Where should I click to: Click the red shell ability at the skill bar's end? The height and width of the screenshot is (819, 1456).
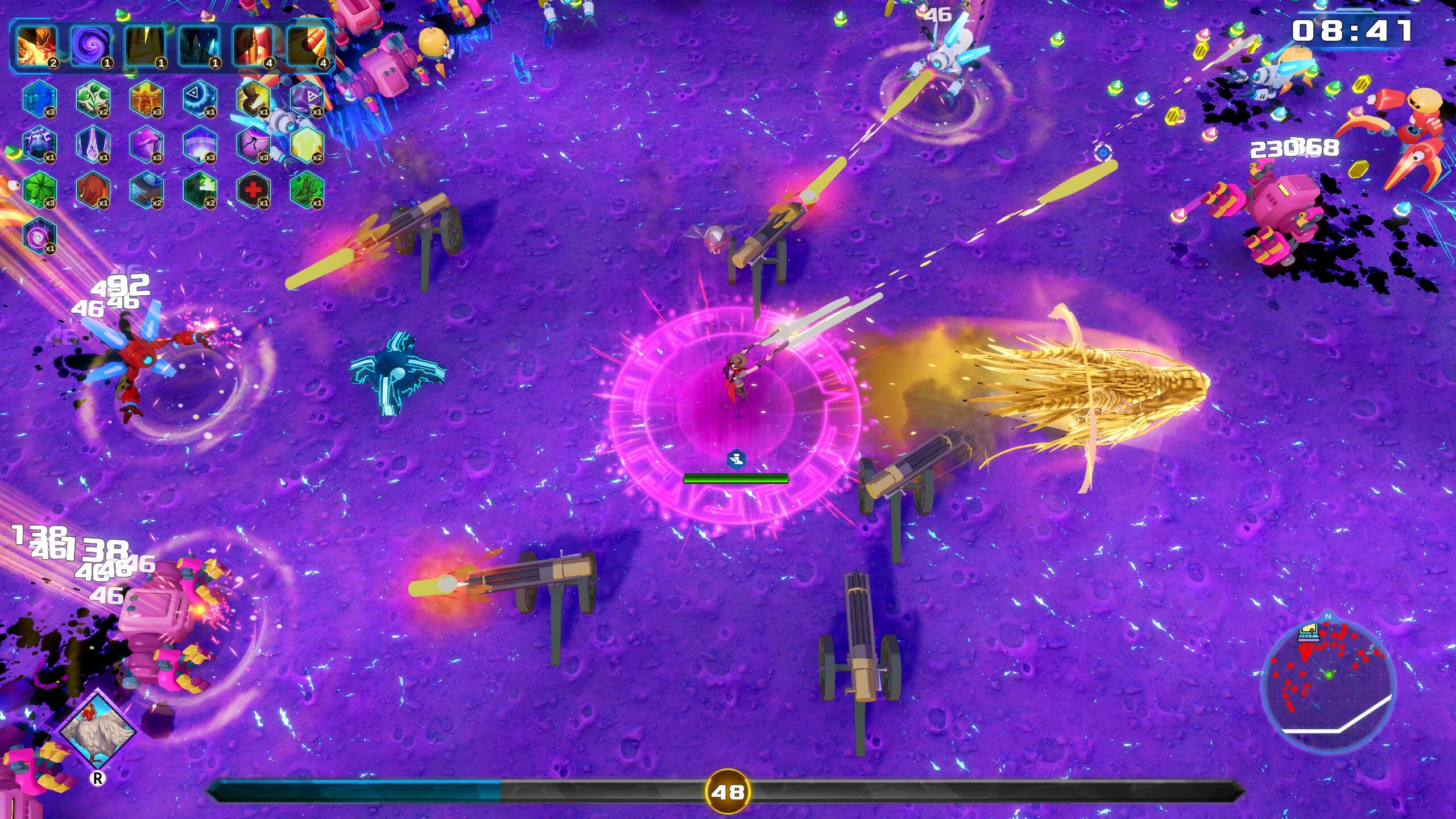(x=308, y=47)
